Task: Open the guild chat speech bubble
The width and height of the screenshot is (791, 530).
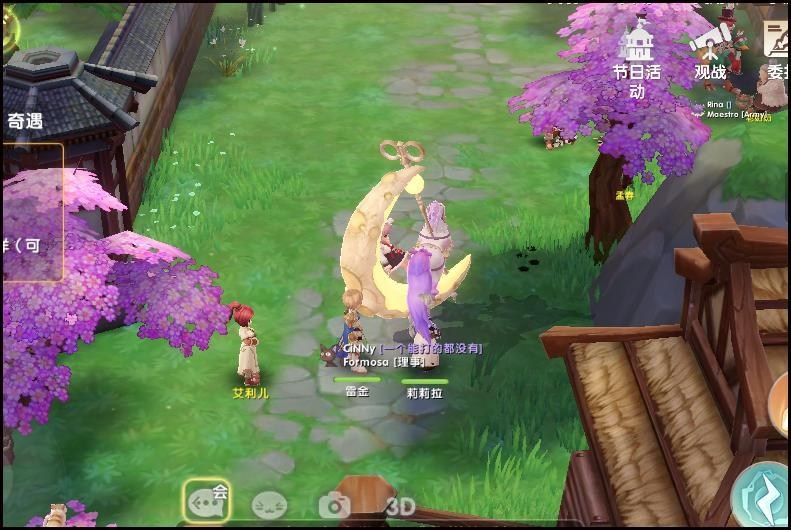Action: coord(207,501)
